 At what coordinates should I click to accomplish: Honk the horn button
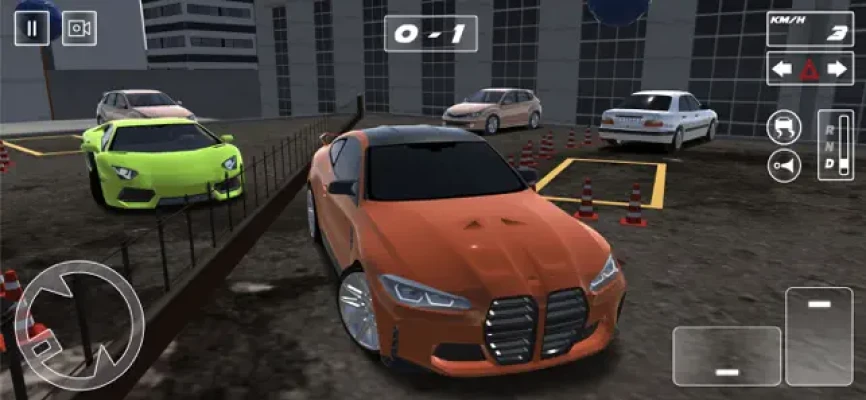pos(784,164)
